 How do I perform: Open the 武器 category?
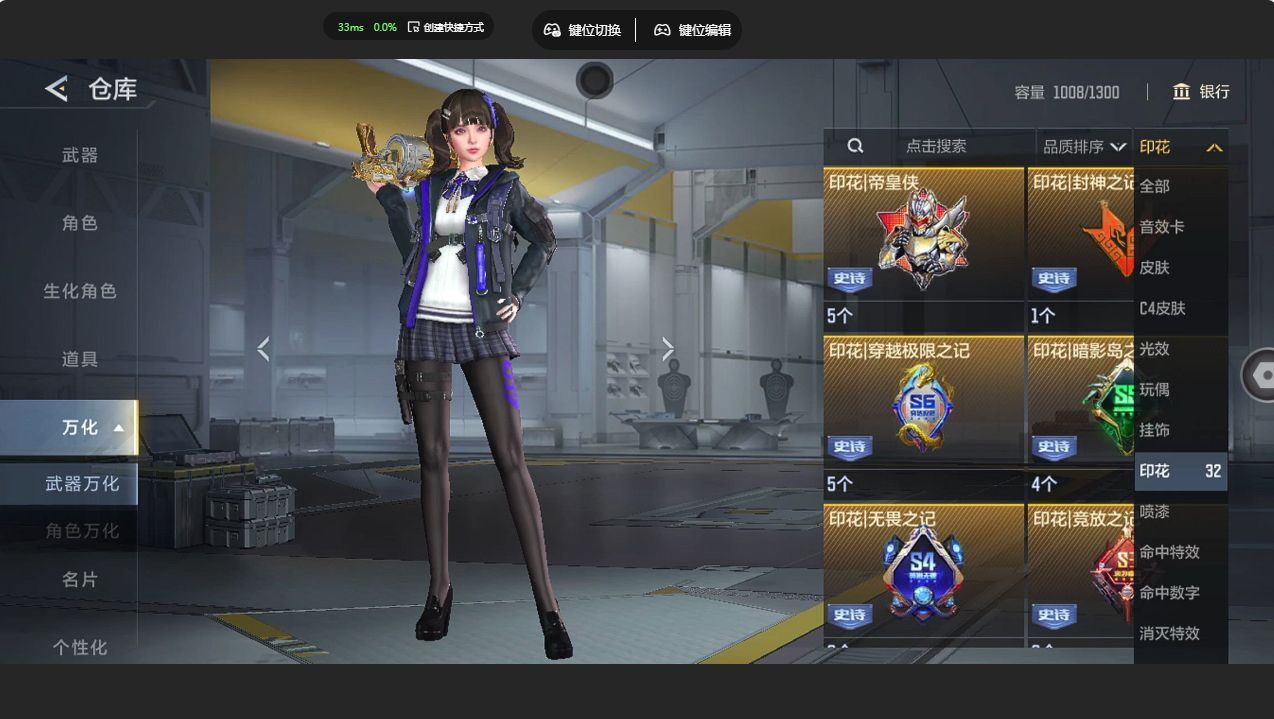point(80,155)
